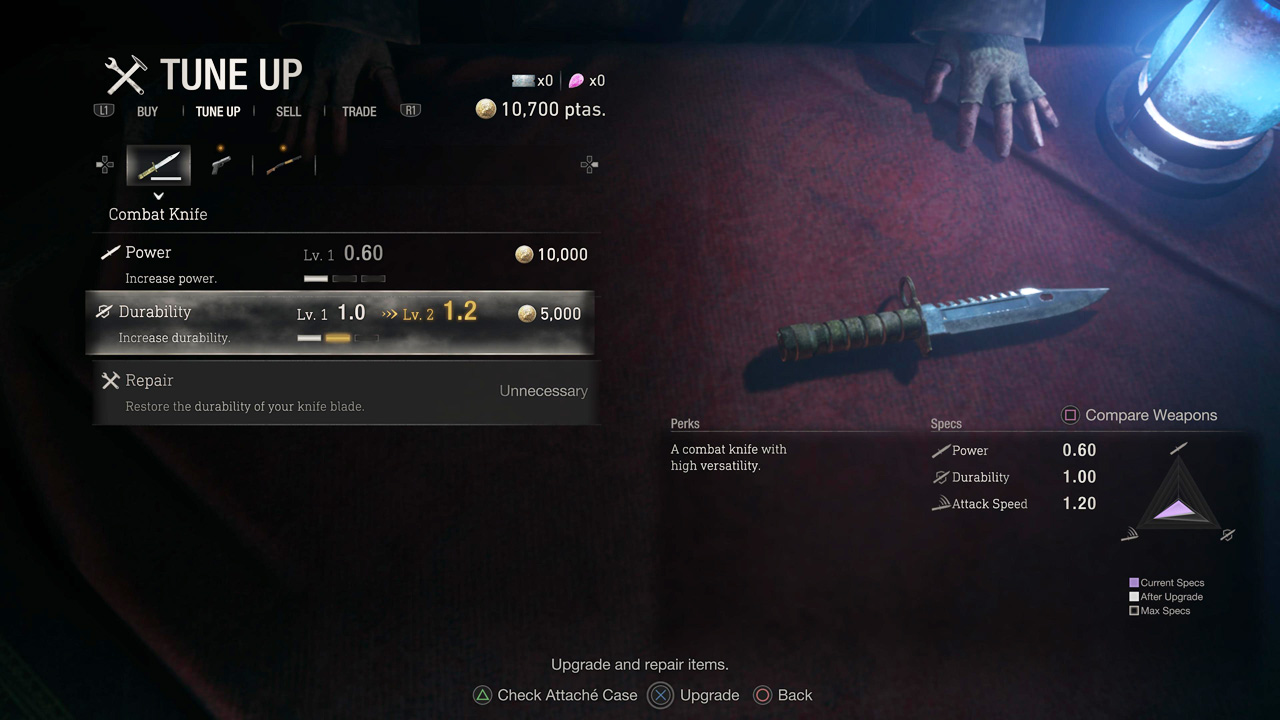Click the exclusive upgrade ticket icon showing x0
The image size is (1280, 720).
[x=522, y=80]
